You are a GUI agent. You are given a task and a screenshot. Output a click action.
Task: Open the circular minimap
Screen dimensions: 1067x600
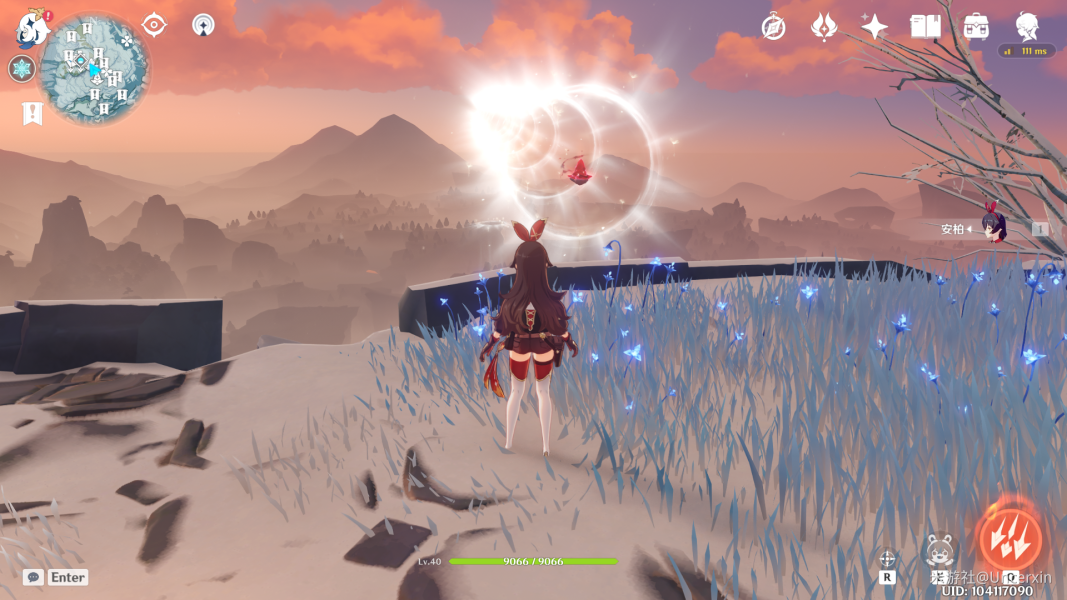(x=95, y=69)
